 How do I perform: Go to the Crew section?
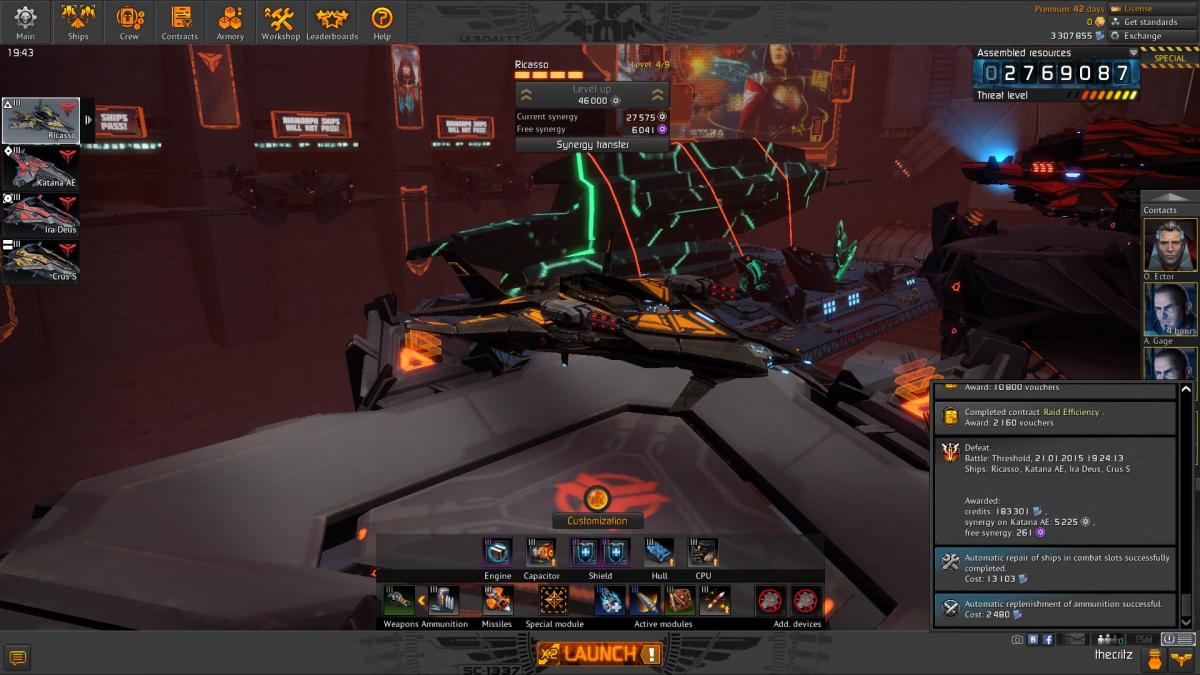pos(129,22)
